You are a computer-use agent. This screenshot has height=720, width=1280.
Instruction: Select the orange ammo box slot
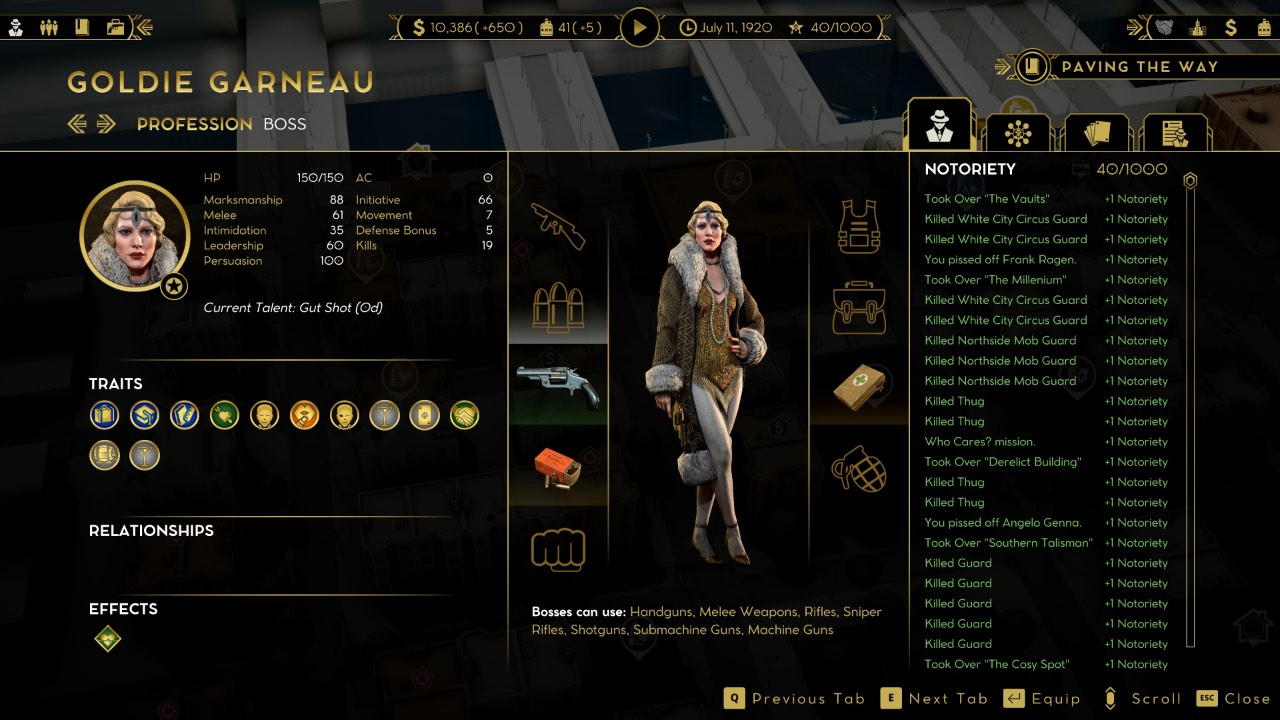click(558, 468)
